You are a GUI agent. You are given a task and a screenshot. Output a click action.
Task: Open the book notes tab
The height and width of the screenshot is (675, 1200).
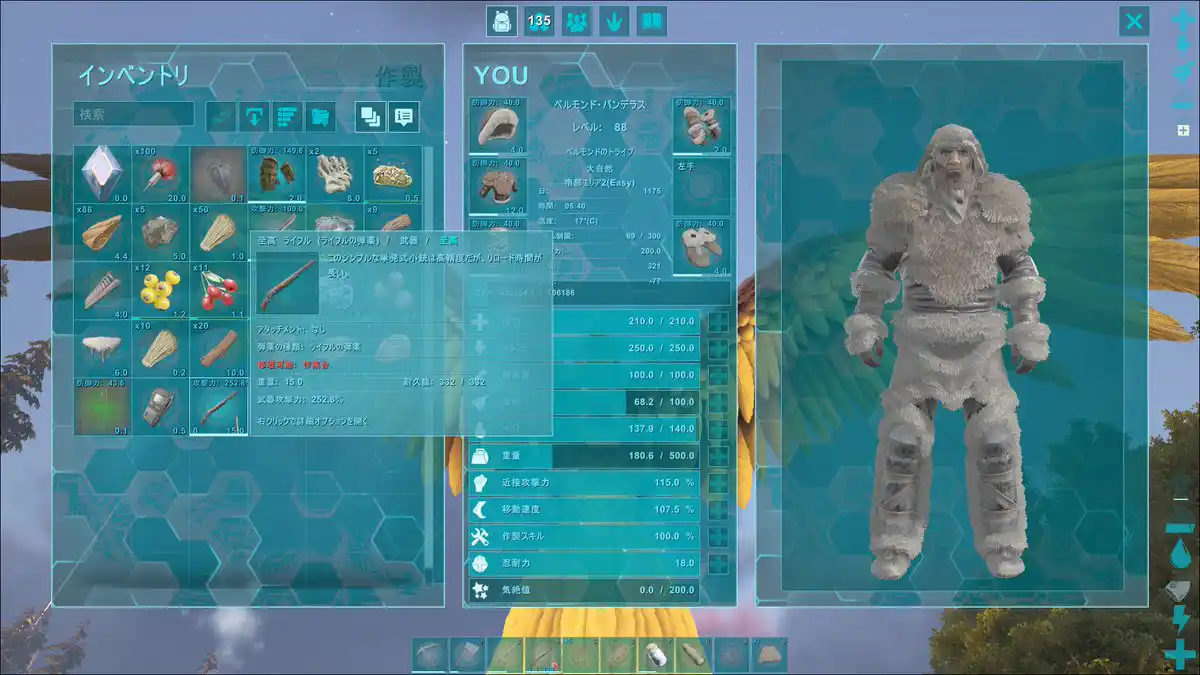click(652, 21)
